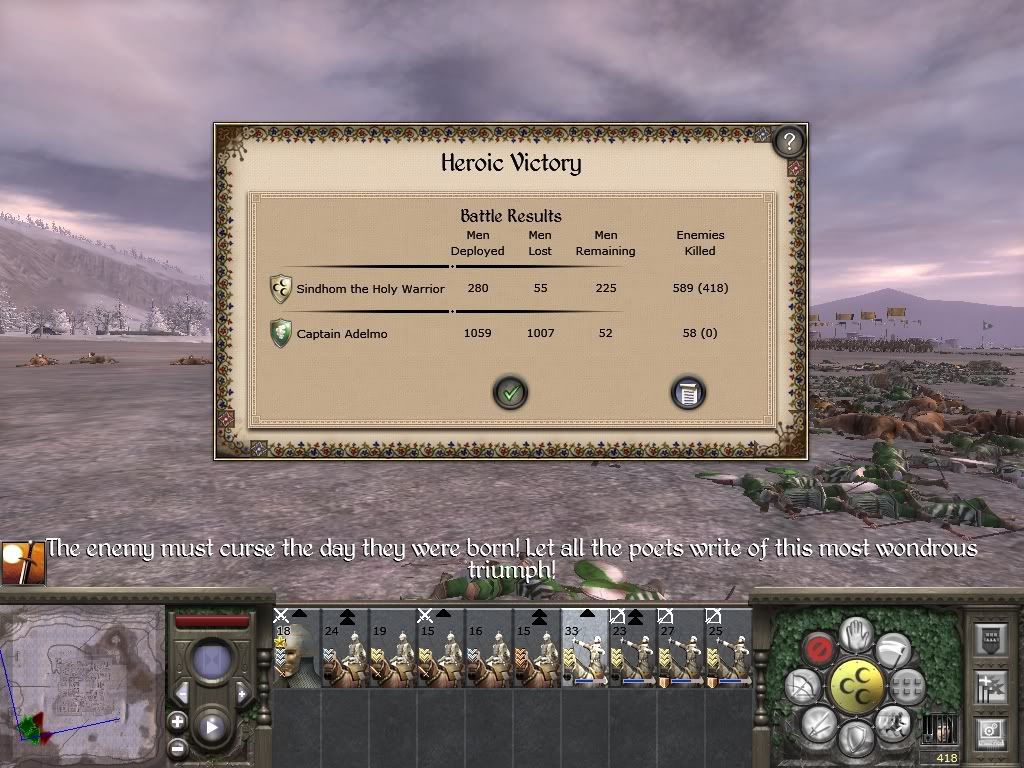This screenshot has width=1024, height=768.
Task: Open the detailed battle statistics scroll
Action: click(688, 393)
